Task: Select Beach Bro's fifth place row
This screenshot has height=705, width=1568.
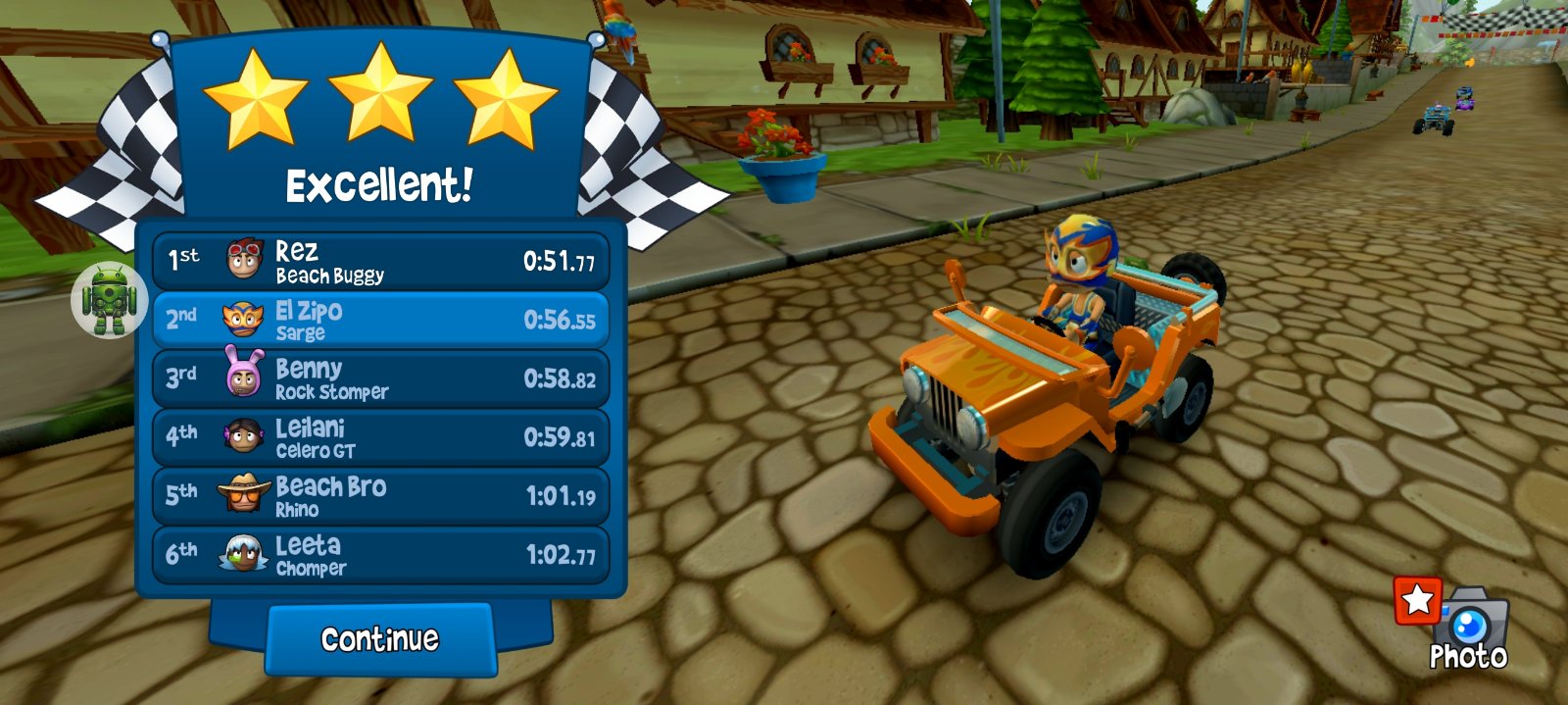Action: [x=380, y=496]
